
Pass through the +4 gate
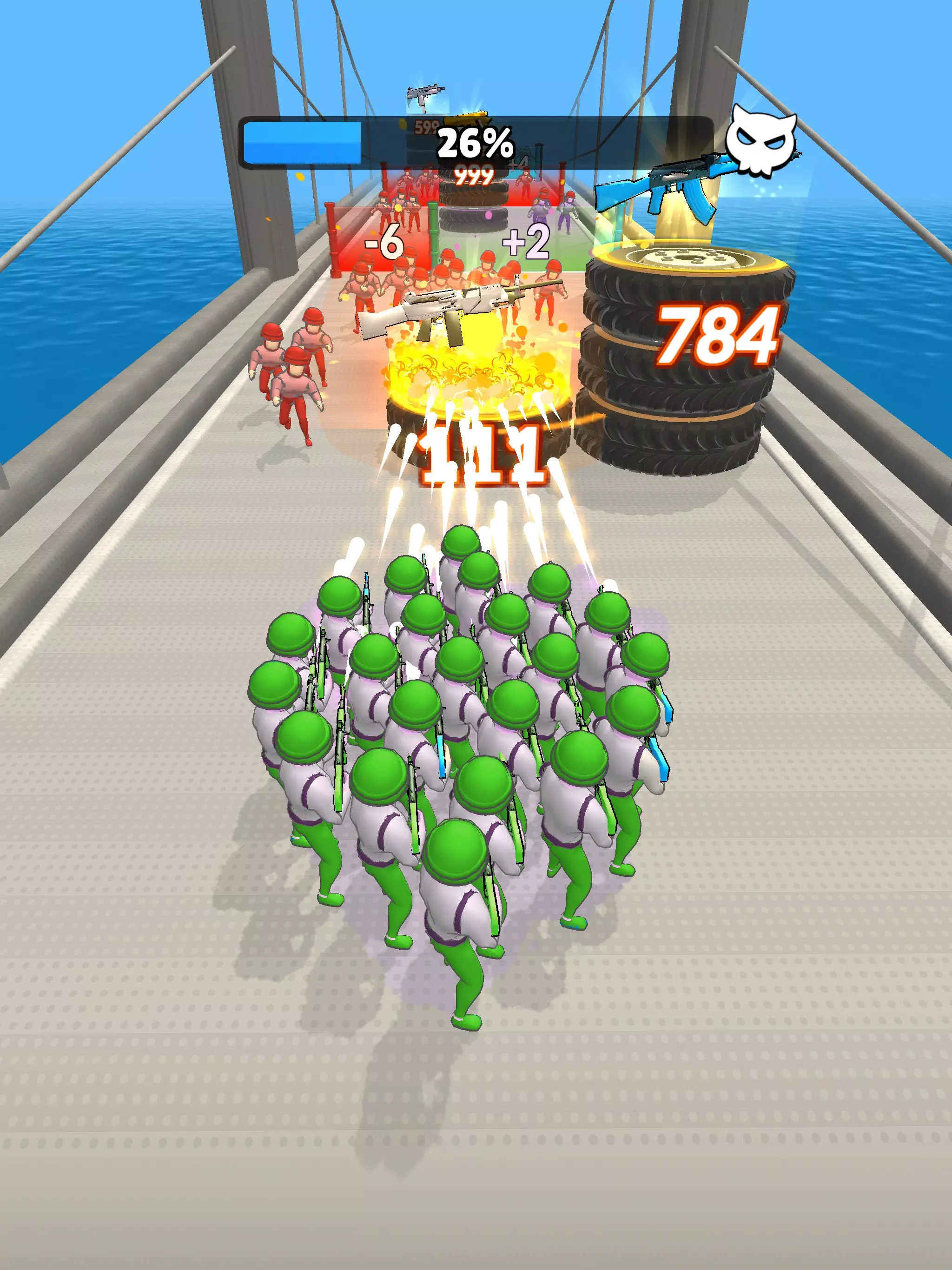pyautogui.click(x=517, y=164)
